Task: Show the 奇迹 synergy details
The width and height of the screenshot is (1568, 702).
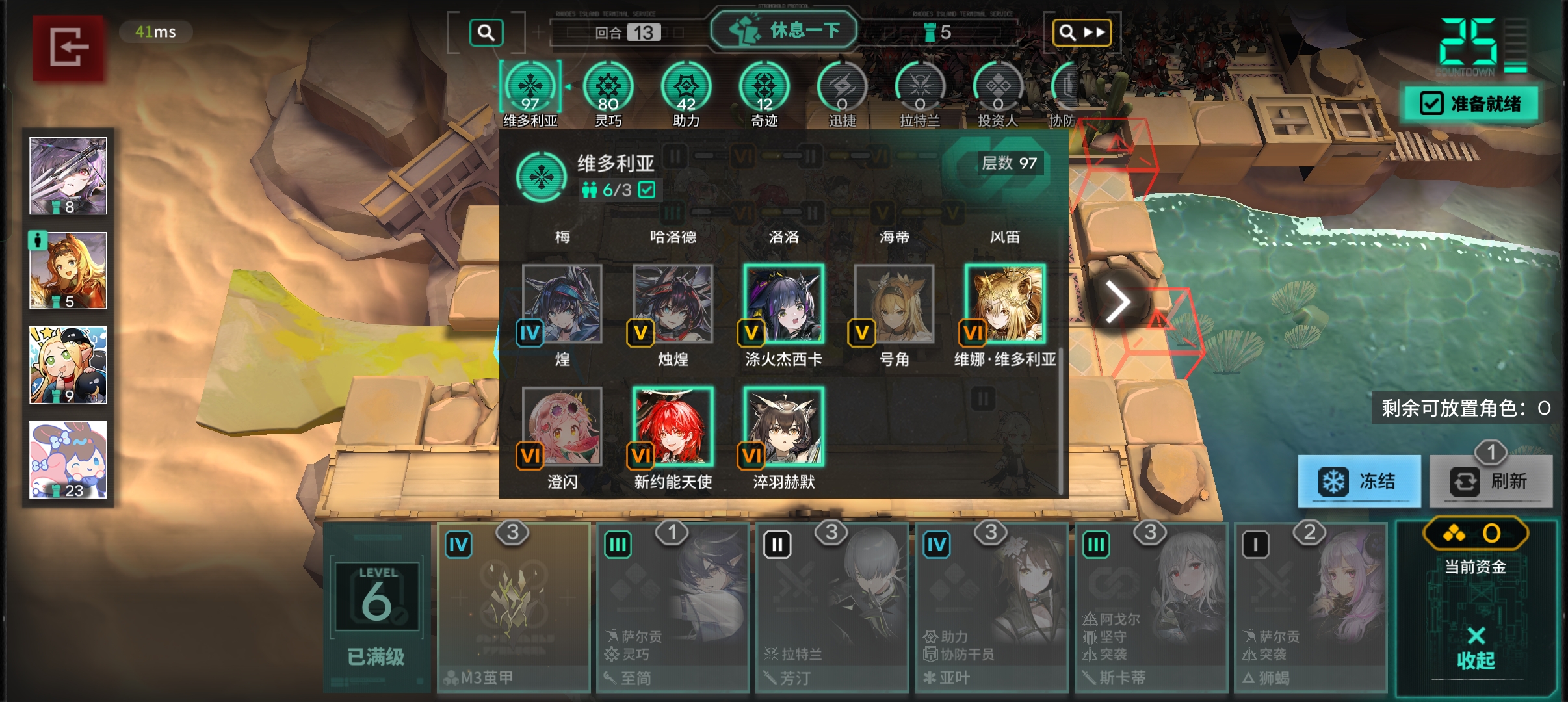Action: pos(764,87)
